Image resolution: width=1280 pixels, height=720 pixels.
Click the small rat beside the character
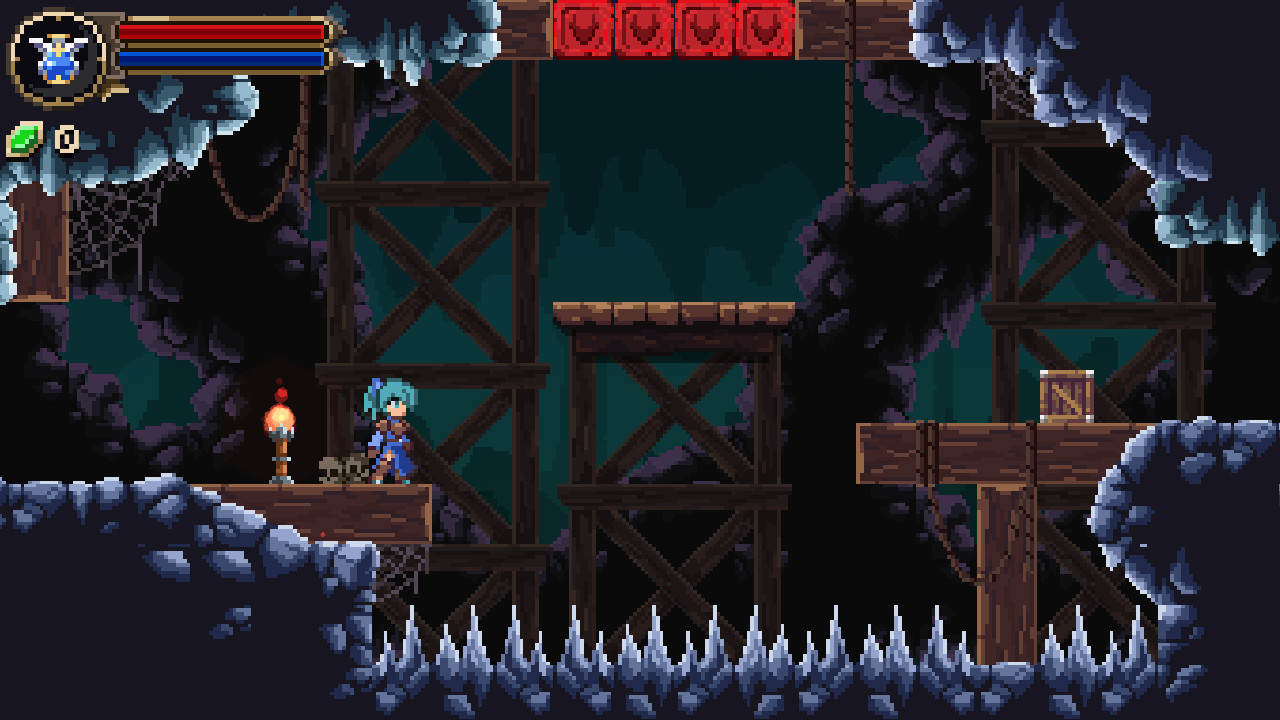click(340, 468)
